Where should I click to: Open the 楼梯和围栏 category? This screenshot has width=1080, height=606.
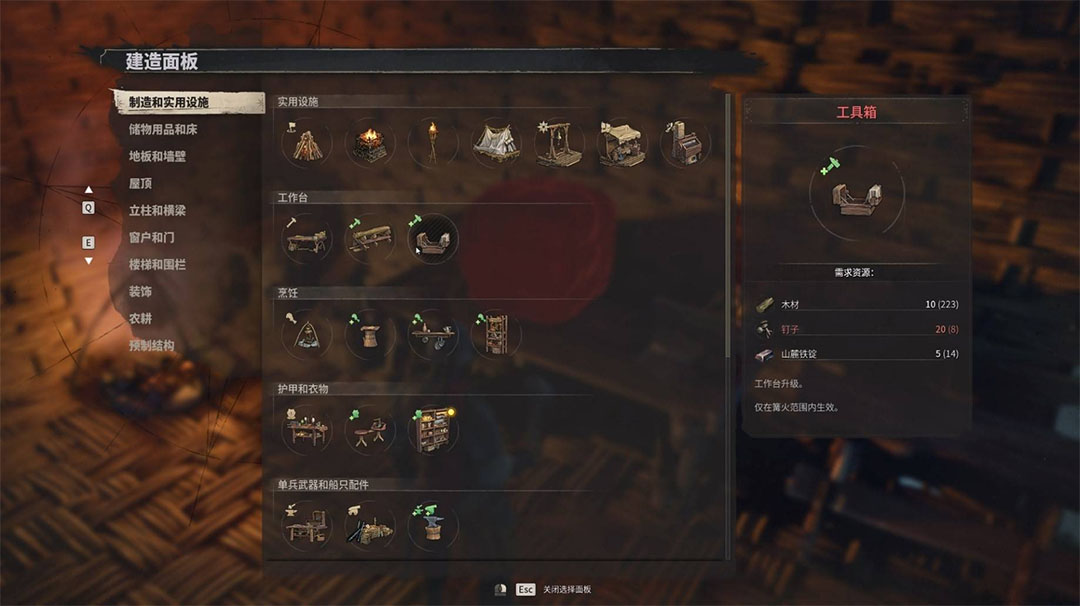(x=157, y=265)
